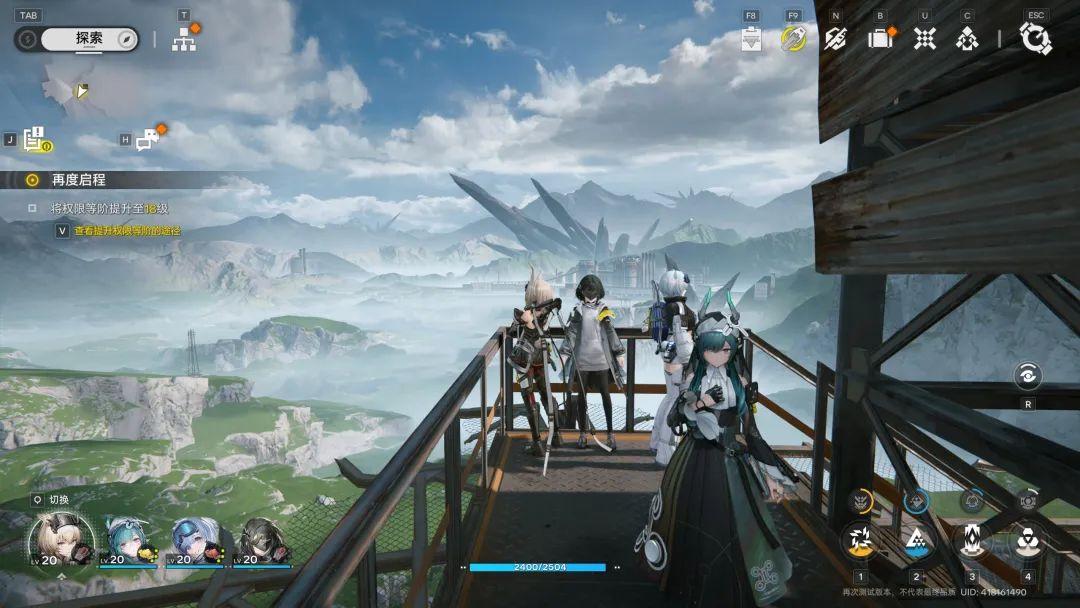
Task: Open the mission log icon
Action: (x=37, y=141)
